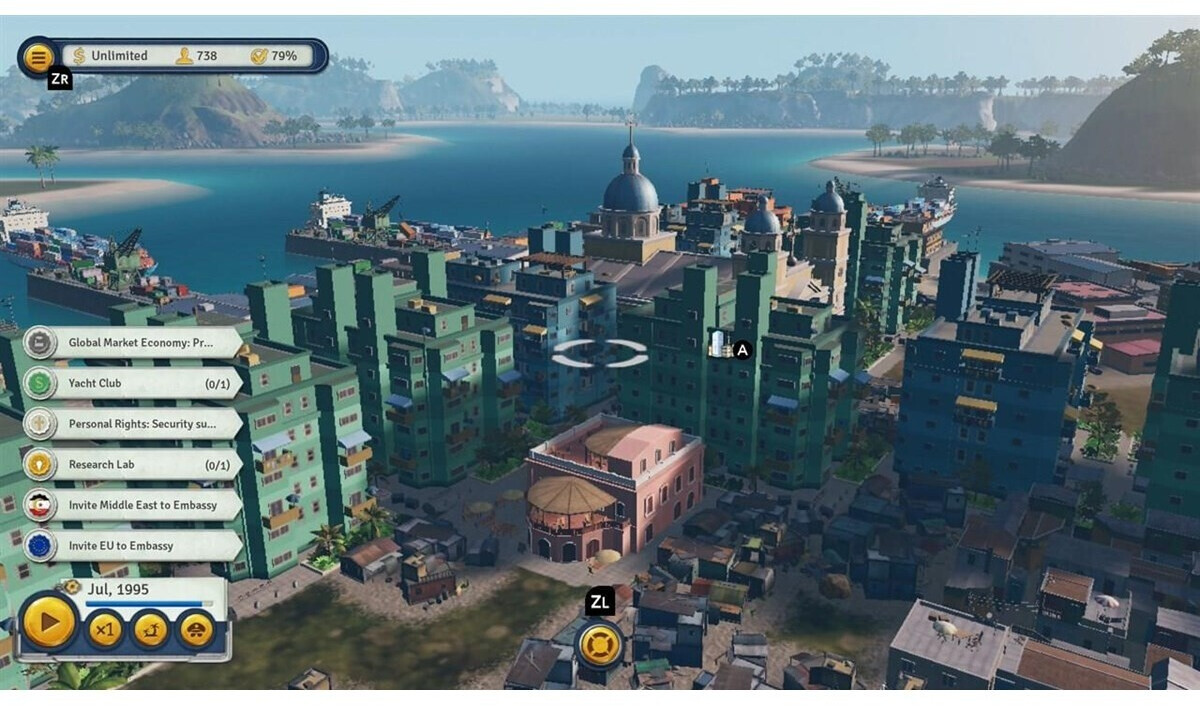
Task: Open the main menu hamburger button
Action: [38, 57]
